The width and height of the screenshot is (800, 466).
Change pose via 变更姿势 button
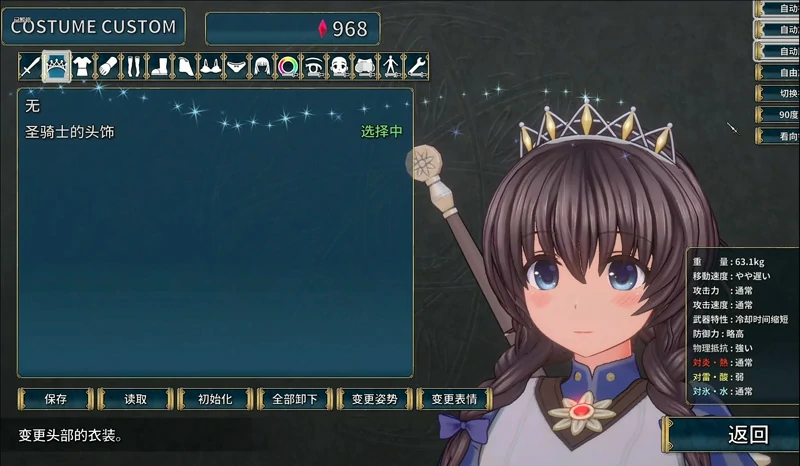coord(375,398)
